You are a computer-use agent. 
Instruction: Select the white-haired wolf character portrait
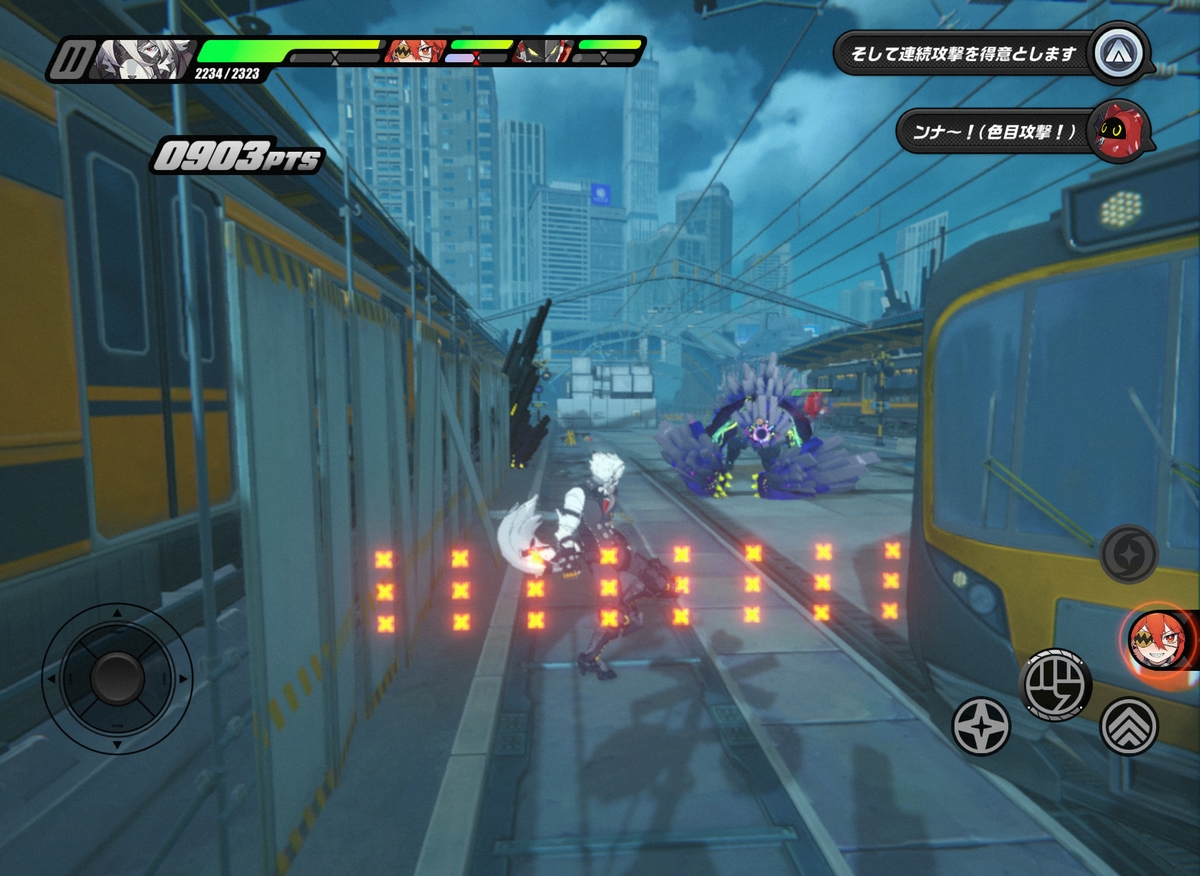click(x=141, y=59)
